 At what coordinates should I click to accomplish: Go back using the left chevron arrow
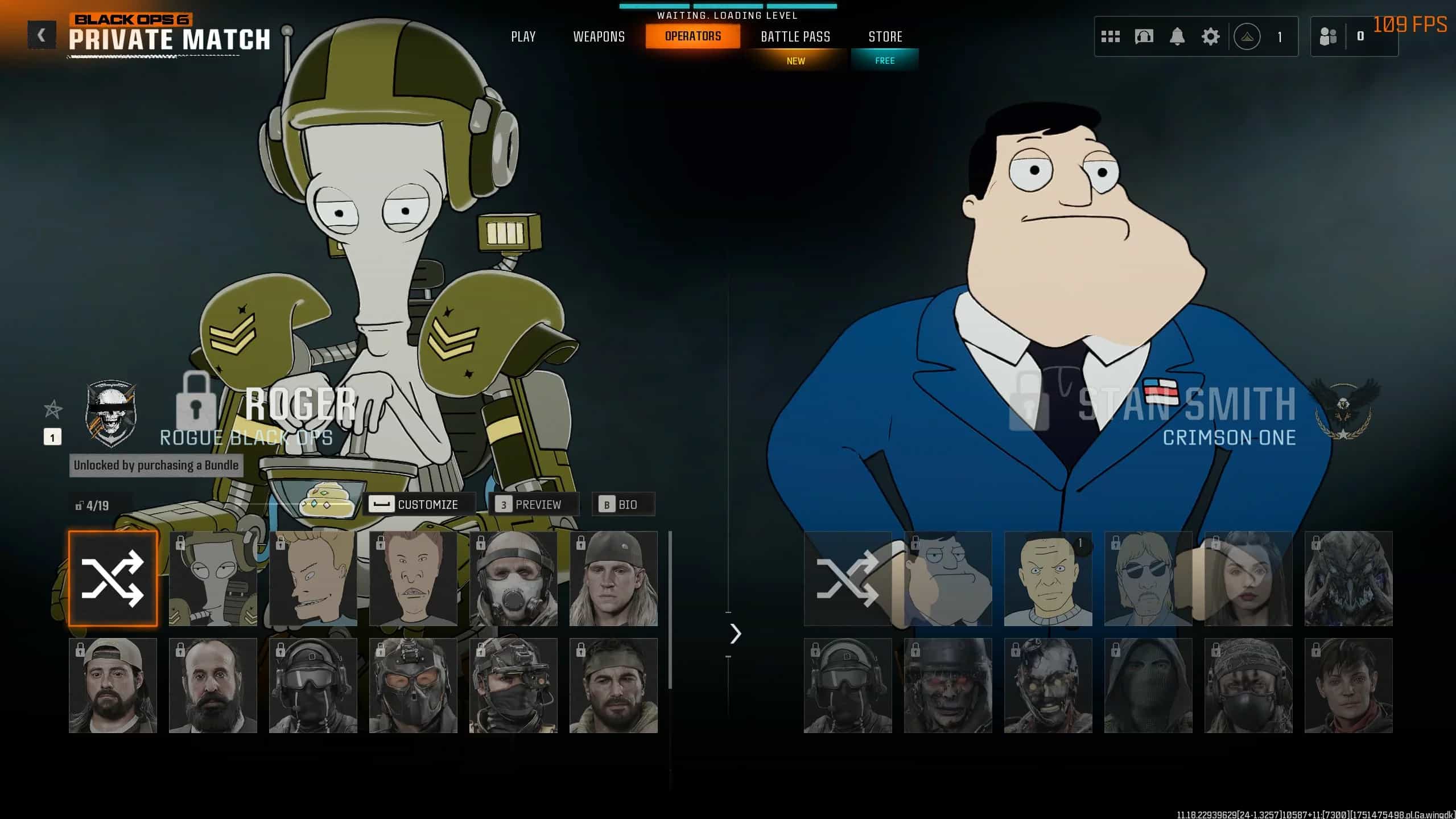point(40,34)
